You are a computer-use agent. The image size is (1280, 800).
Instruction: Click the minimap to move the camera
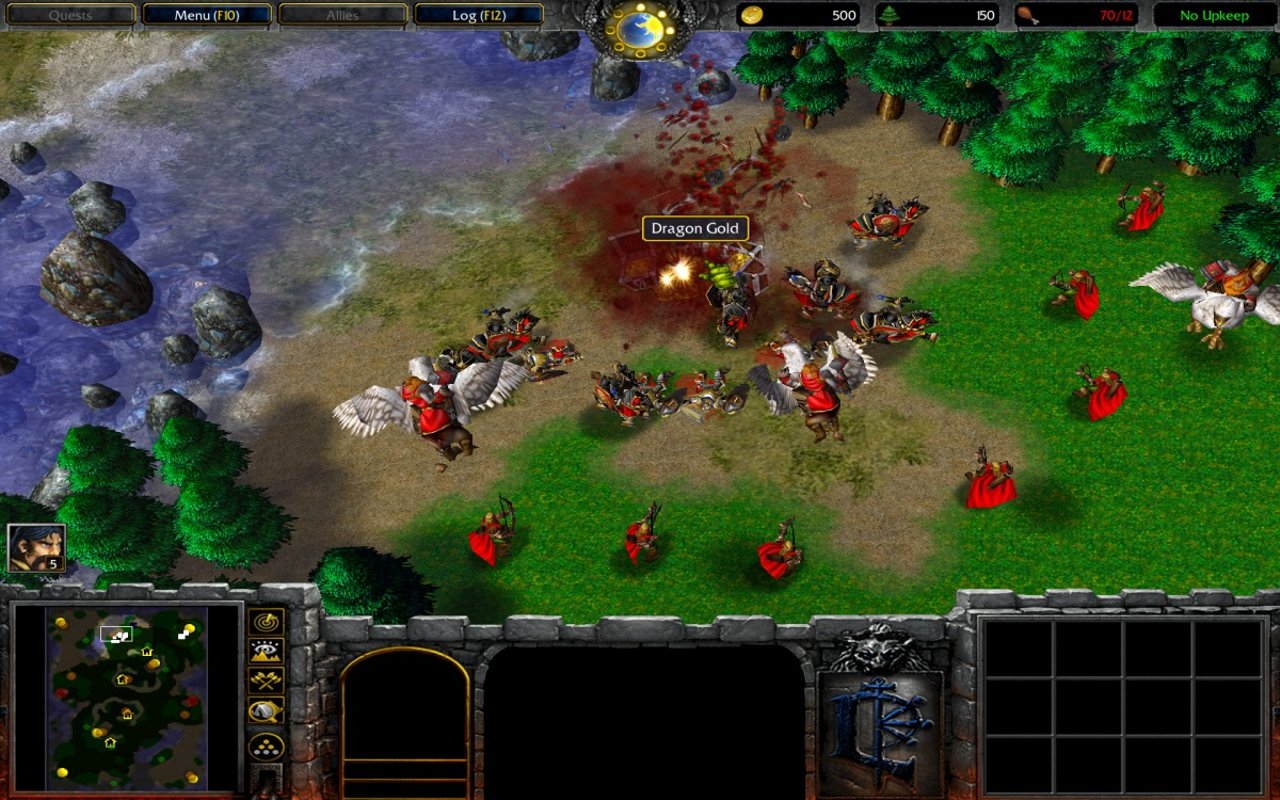[x=126, y=698]
